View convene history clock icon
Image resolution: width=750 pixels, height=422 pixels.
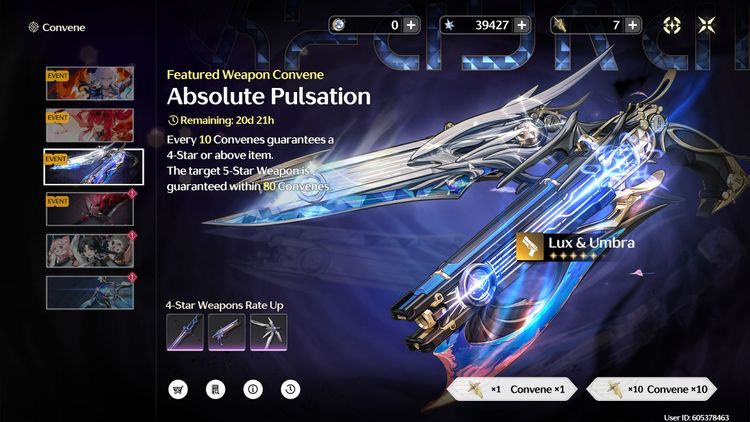pos(289,389)
